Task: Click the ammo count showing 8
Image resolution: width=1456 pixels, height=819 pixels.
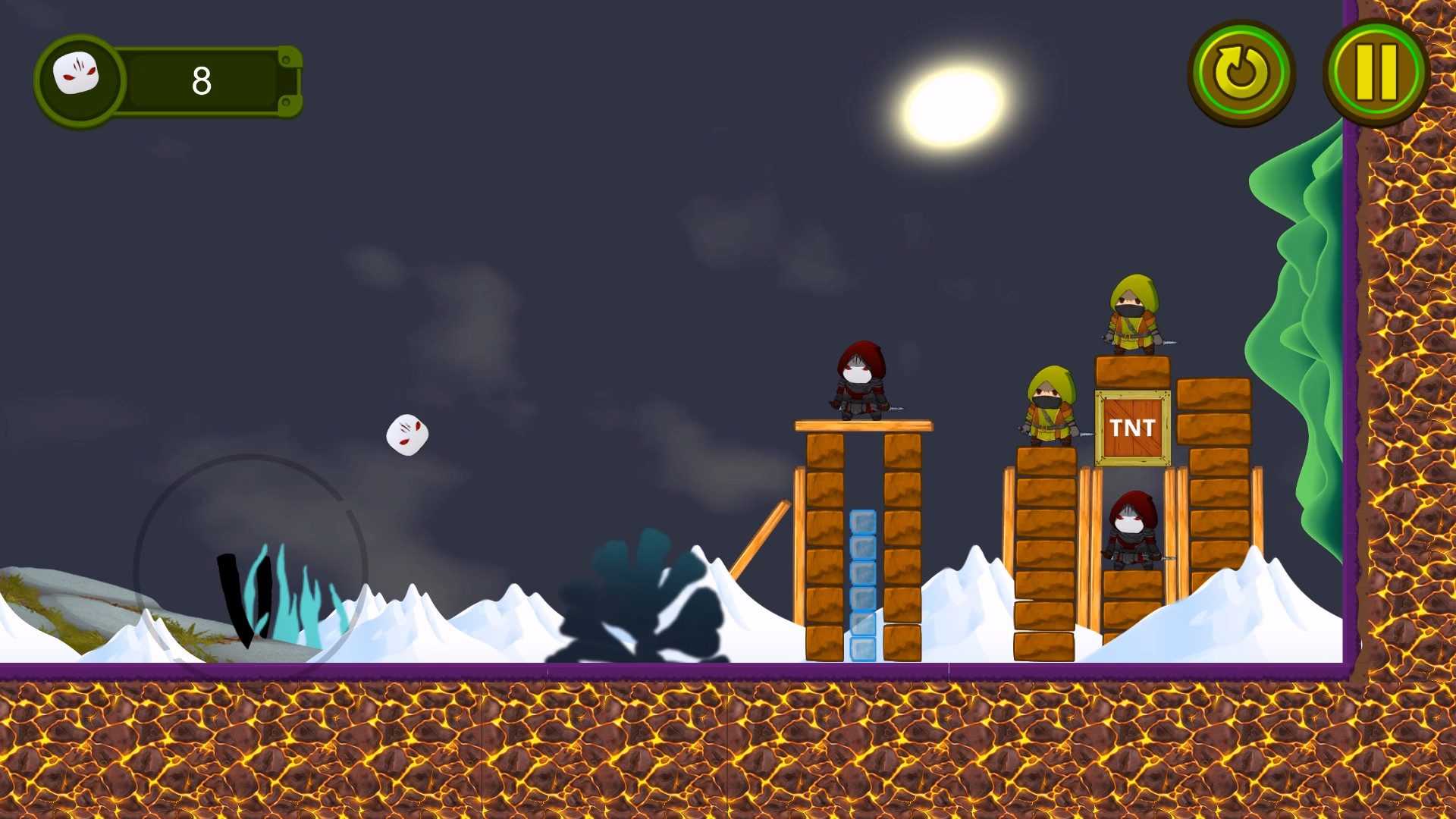Action: [x=200, y=80]
